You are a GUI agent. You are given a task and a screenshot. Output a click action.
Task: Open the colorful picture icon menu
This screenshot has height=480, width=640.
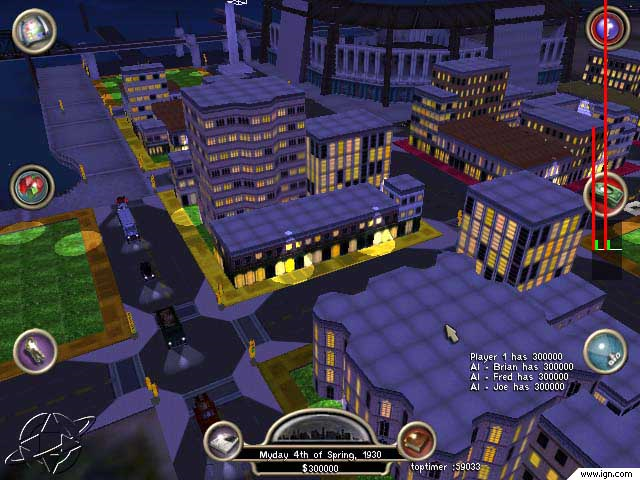(35, 30)
